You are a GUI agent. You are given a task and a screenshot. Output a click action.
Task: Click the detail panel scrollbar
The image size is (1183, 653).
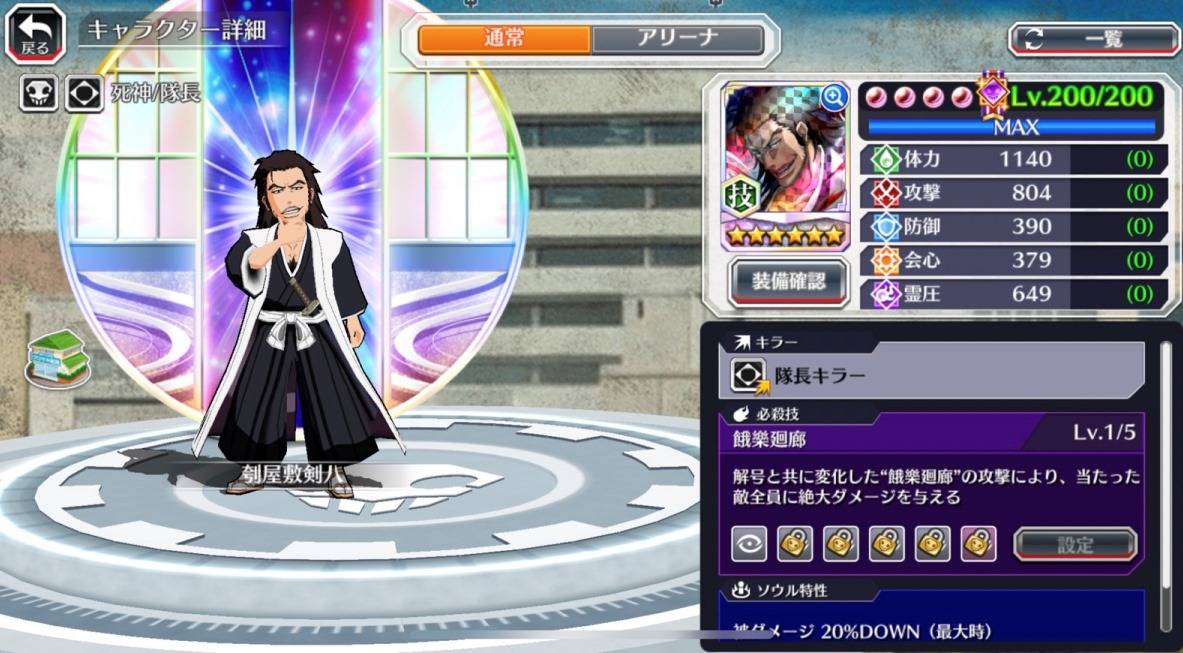click(1165, 480)
